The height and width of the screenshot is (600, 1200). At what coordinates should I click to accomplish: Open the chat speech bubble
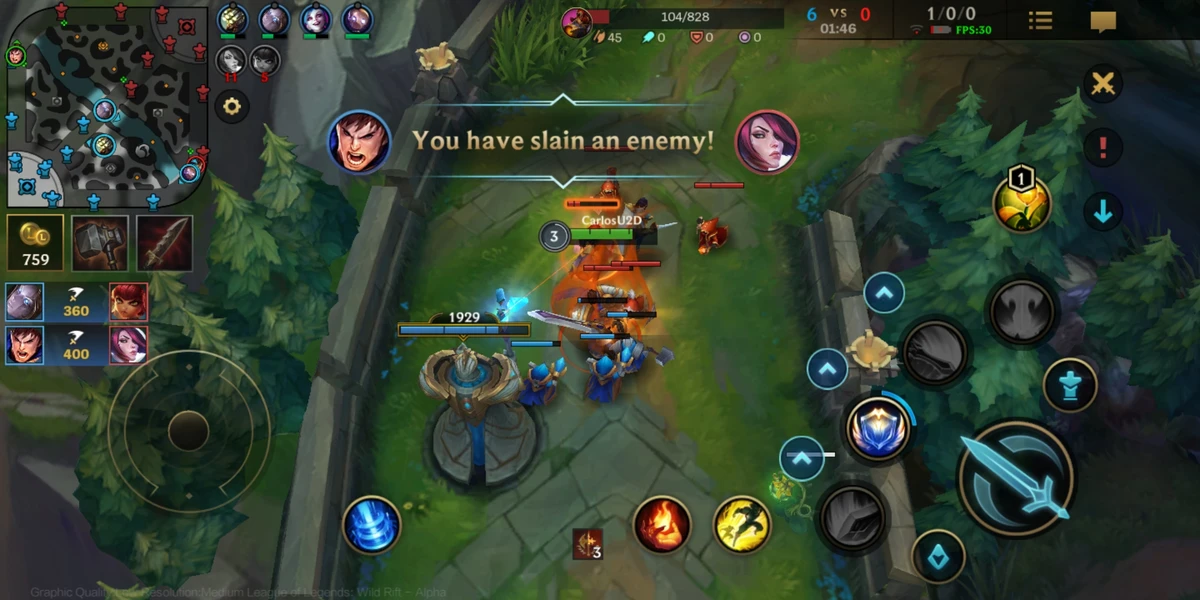click(1103, 21)
